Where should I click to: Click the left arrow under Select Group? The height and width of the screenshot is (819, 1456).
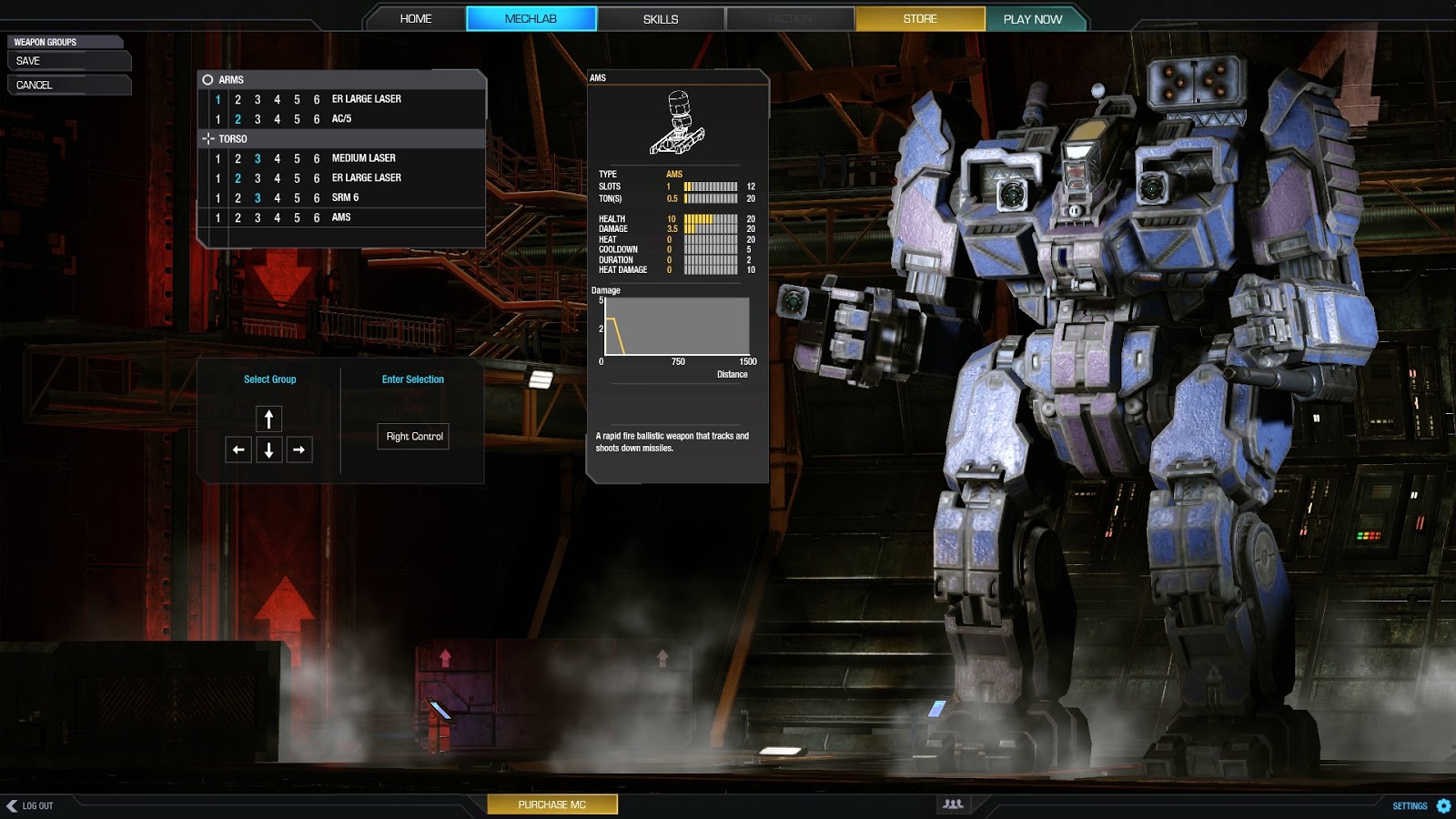[x=238, y=450]
